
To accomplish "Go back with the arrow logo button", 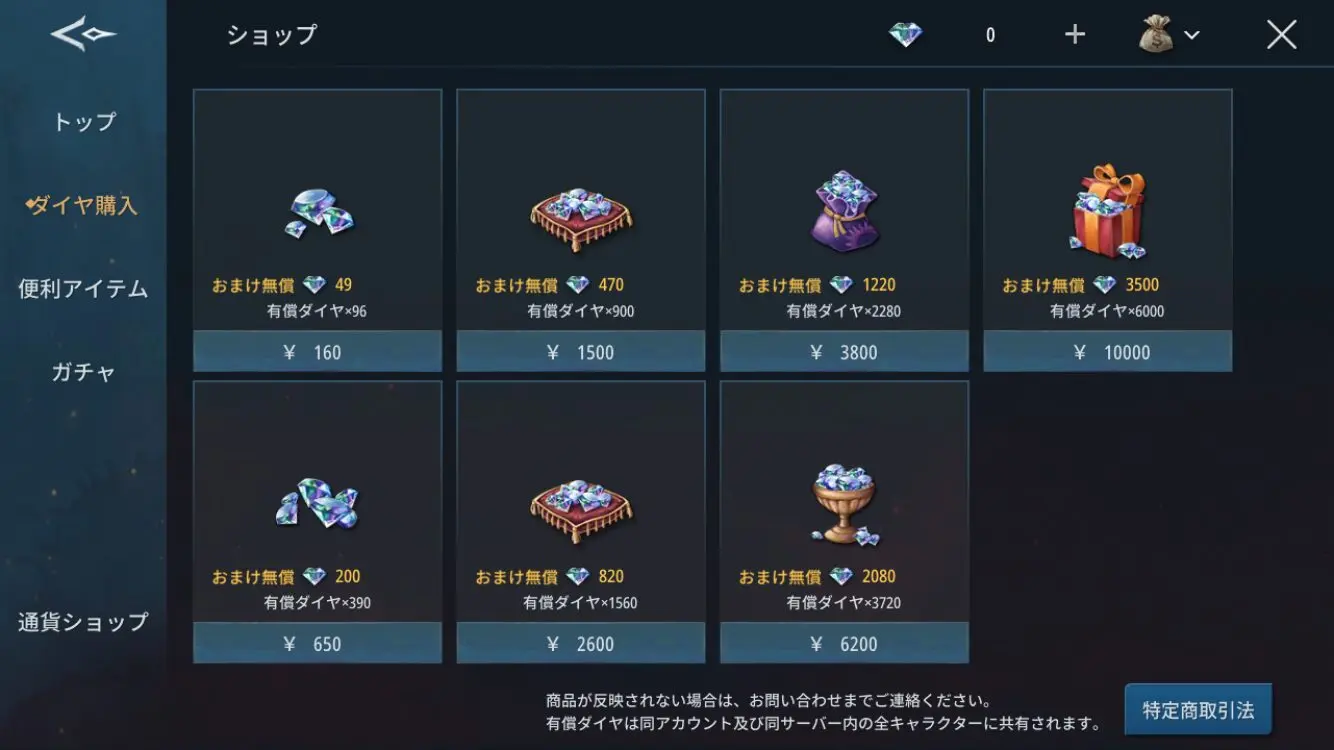I will [83, 35].
